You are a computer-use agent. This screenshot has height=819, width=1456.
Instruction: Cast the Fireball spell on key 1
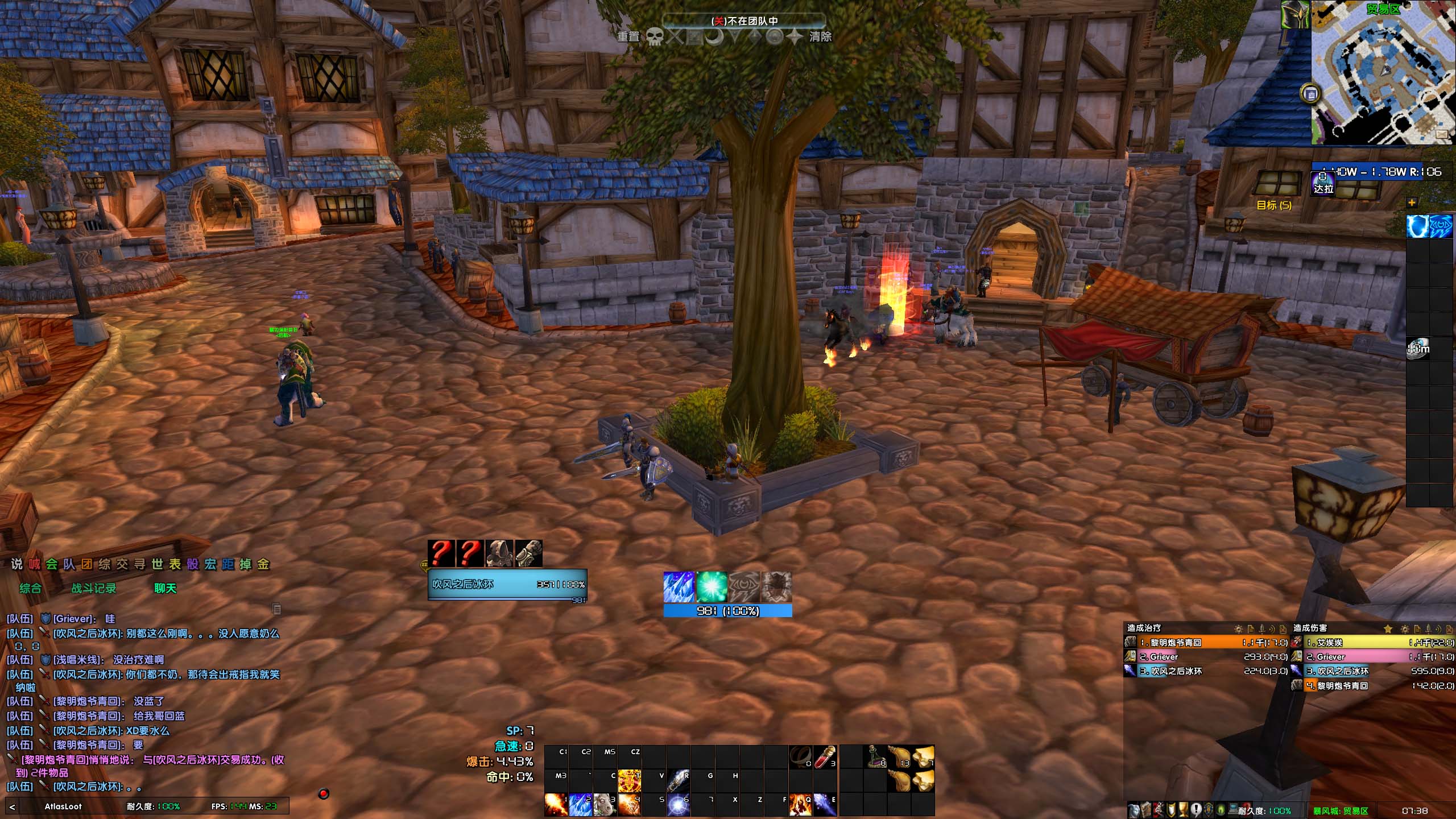(556, 804)
